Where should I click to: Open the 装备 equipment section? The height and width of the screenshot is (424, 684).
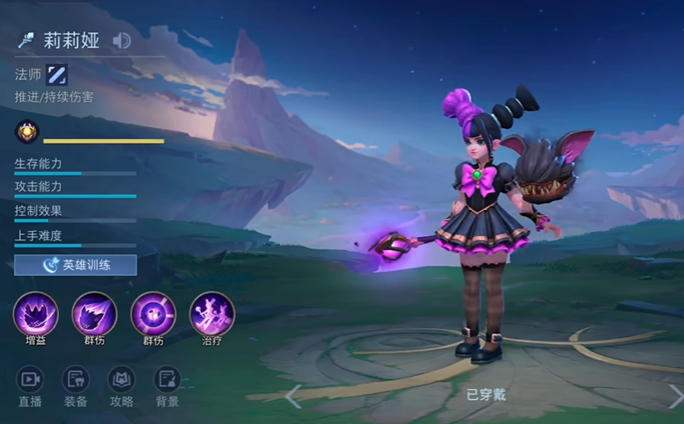point(76,386)
